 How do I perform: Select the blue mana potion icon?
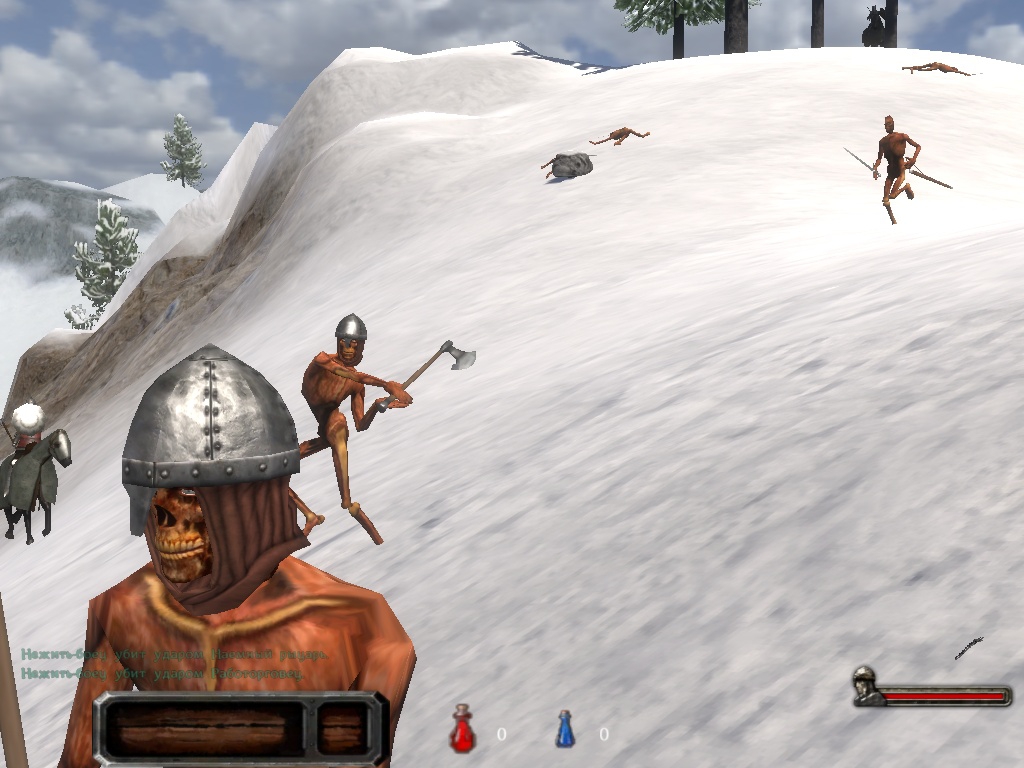click(x=565, y=730)
